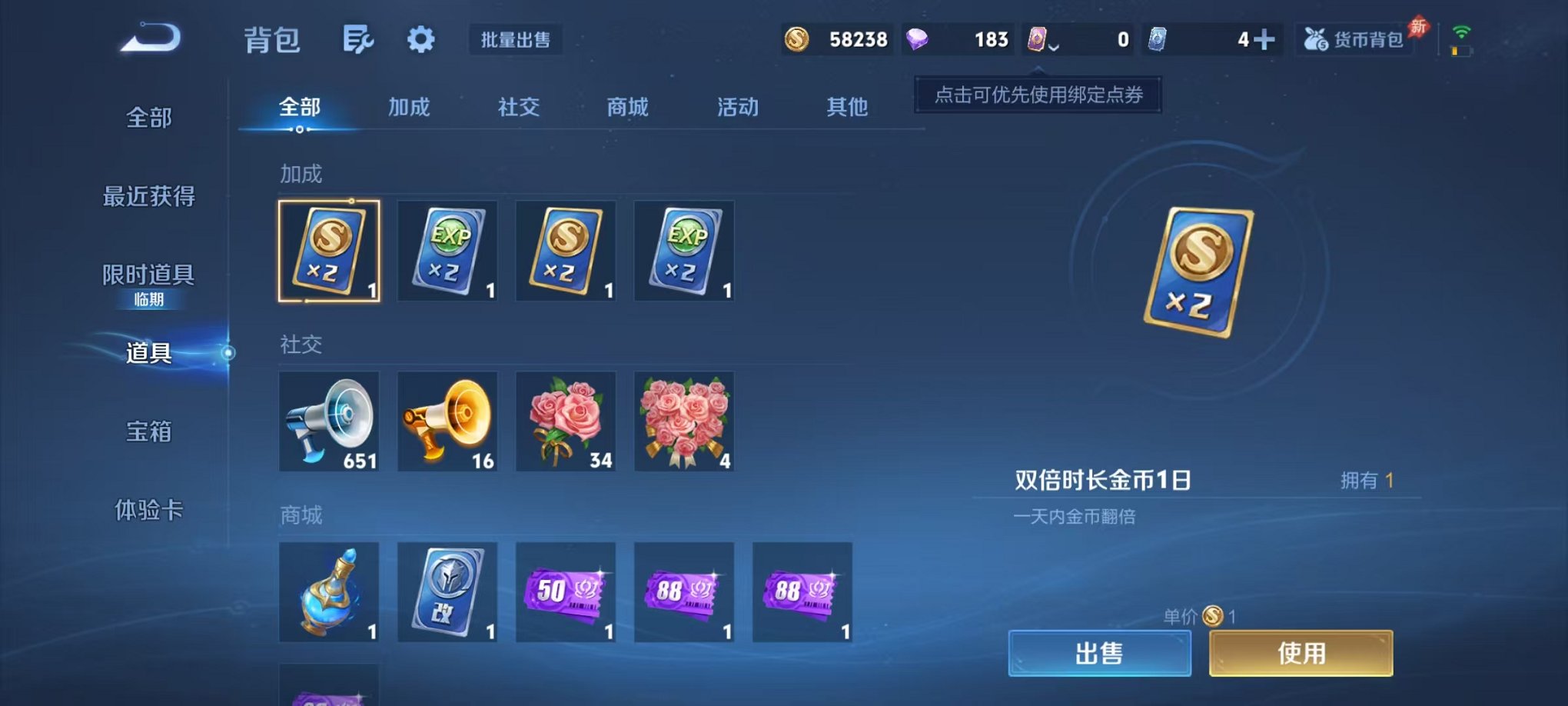1568x706 pixels.
Task: Select the silver megaphone social item
Action: tap(329, 421)
